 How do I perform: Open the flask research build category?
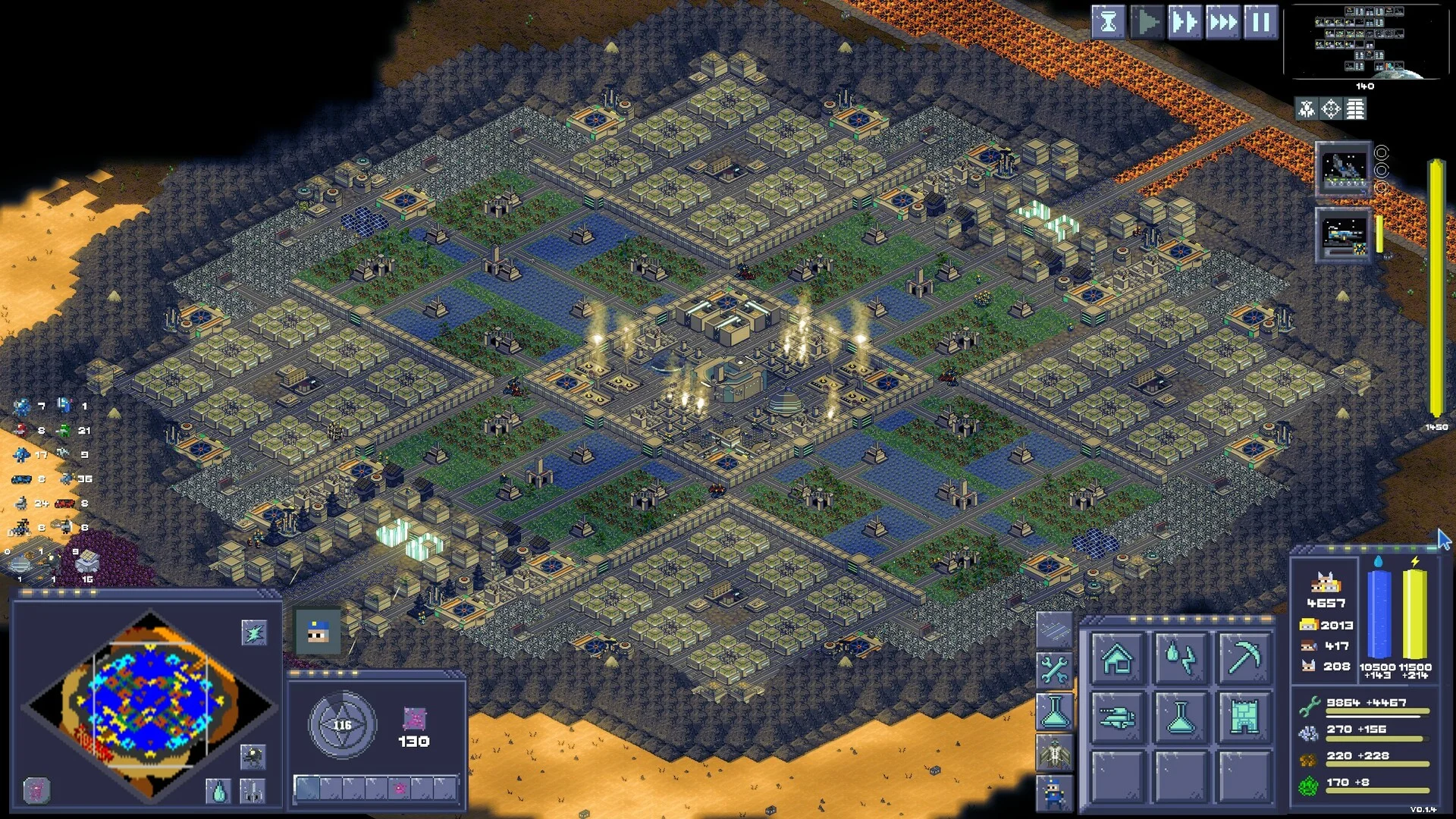(1180, 716)
